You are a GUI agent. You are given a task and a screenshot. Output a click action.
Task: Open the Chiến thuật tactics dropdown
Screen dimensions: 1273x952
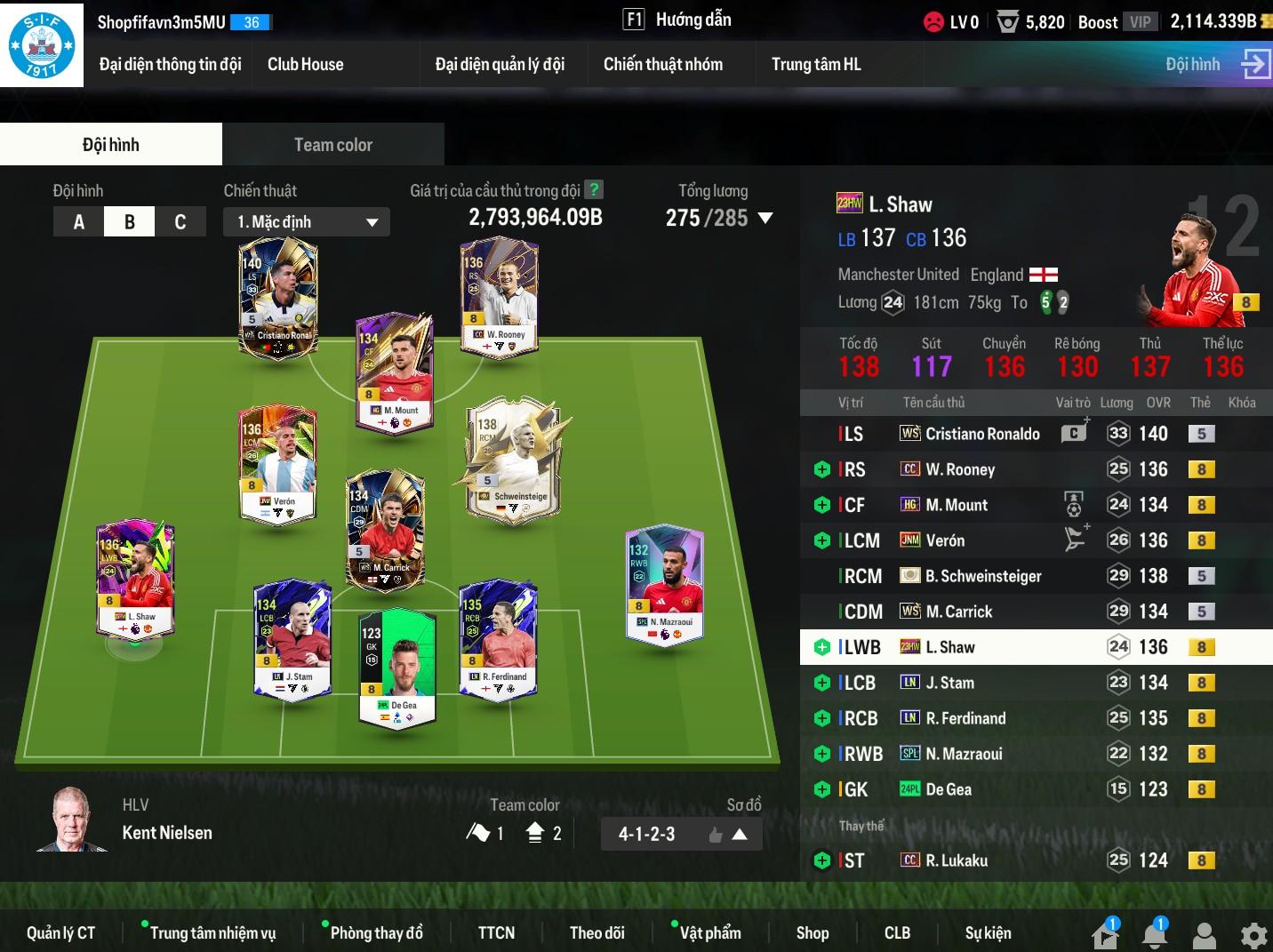(x=307, y=222)
